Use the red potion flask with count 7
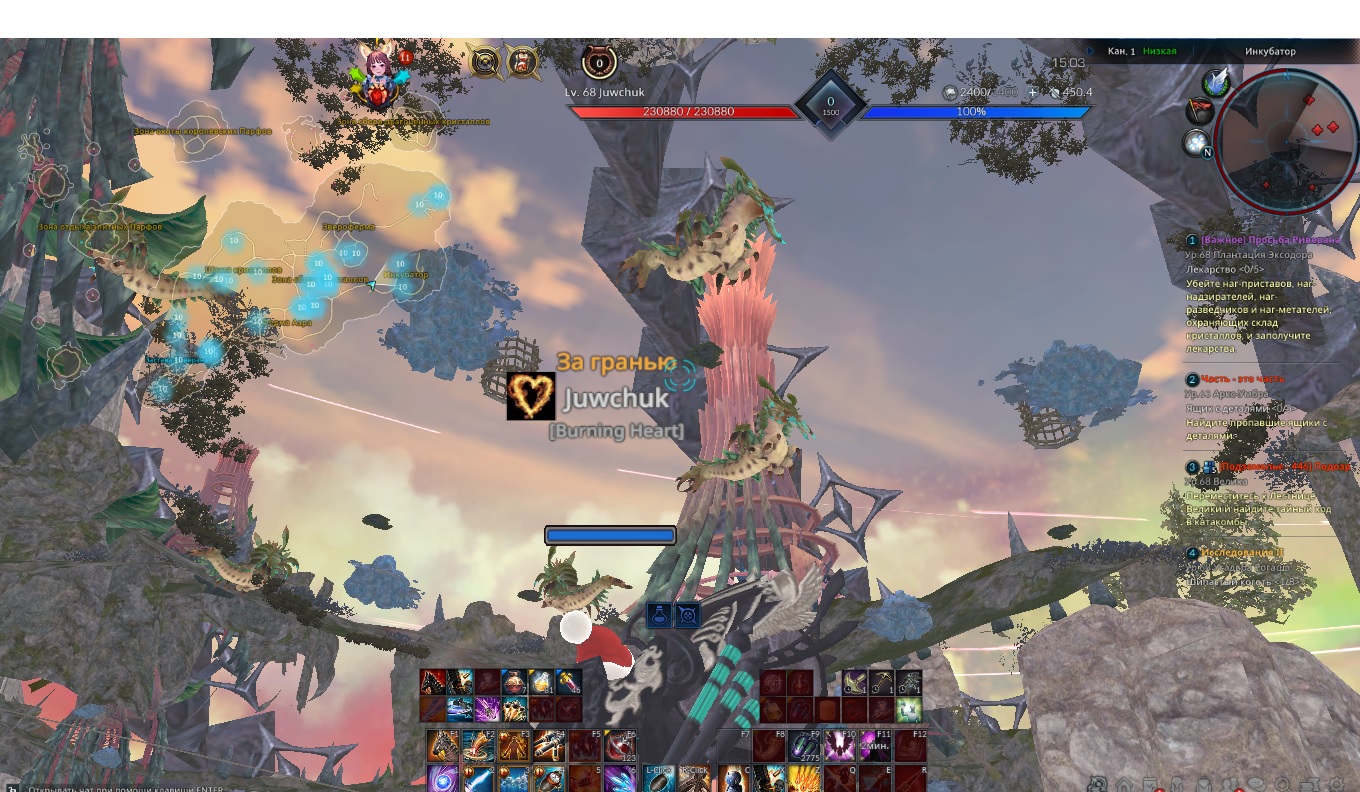This screenshot has height=792, width=1360. (x=514, y=683)
